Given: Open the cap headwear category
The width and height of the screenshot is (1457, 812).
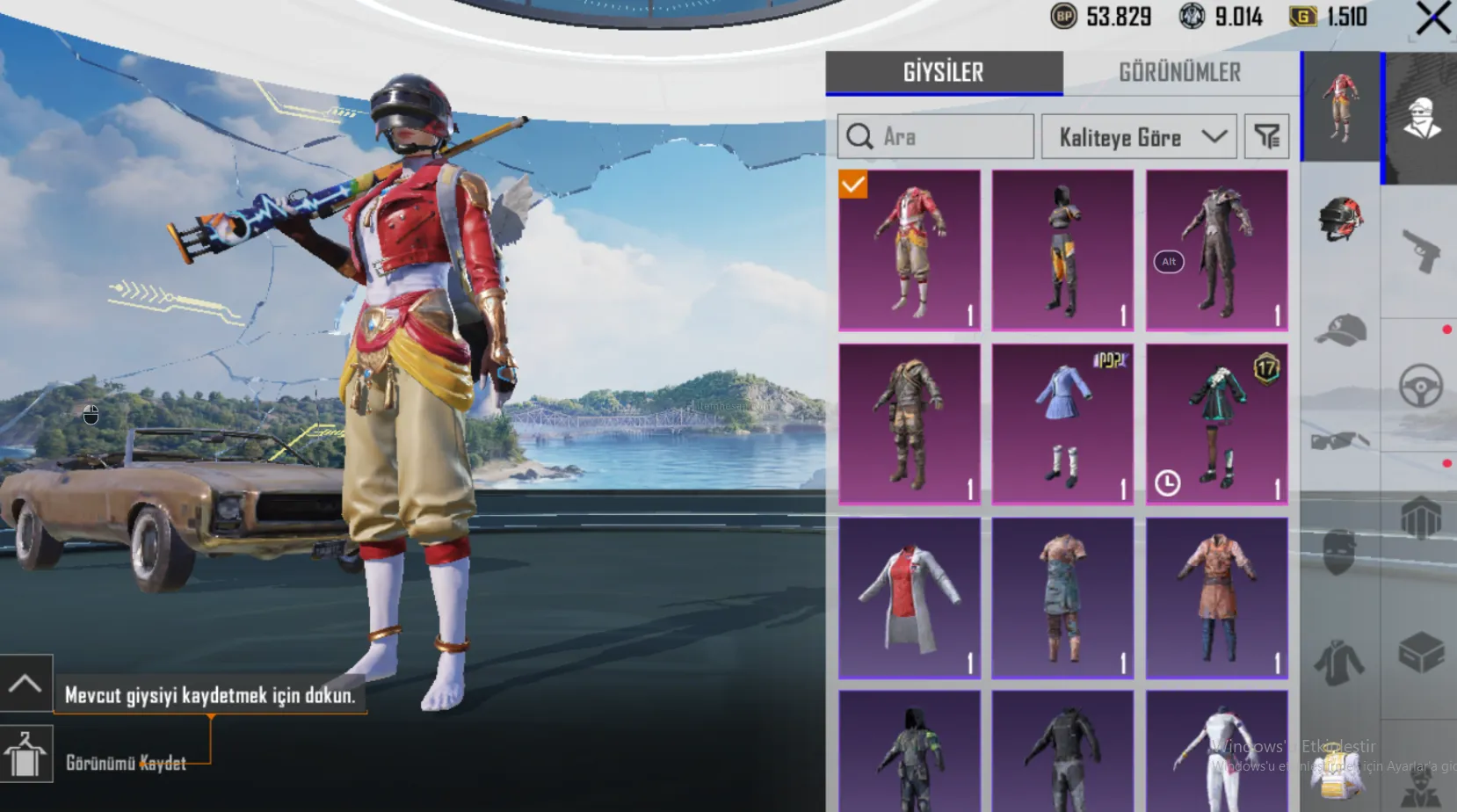Looking at the screenshot, I should pyautogui.click(x=1340, y=330).
